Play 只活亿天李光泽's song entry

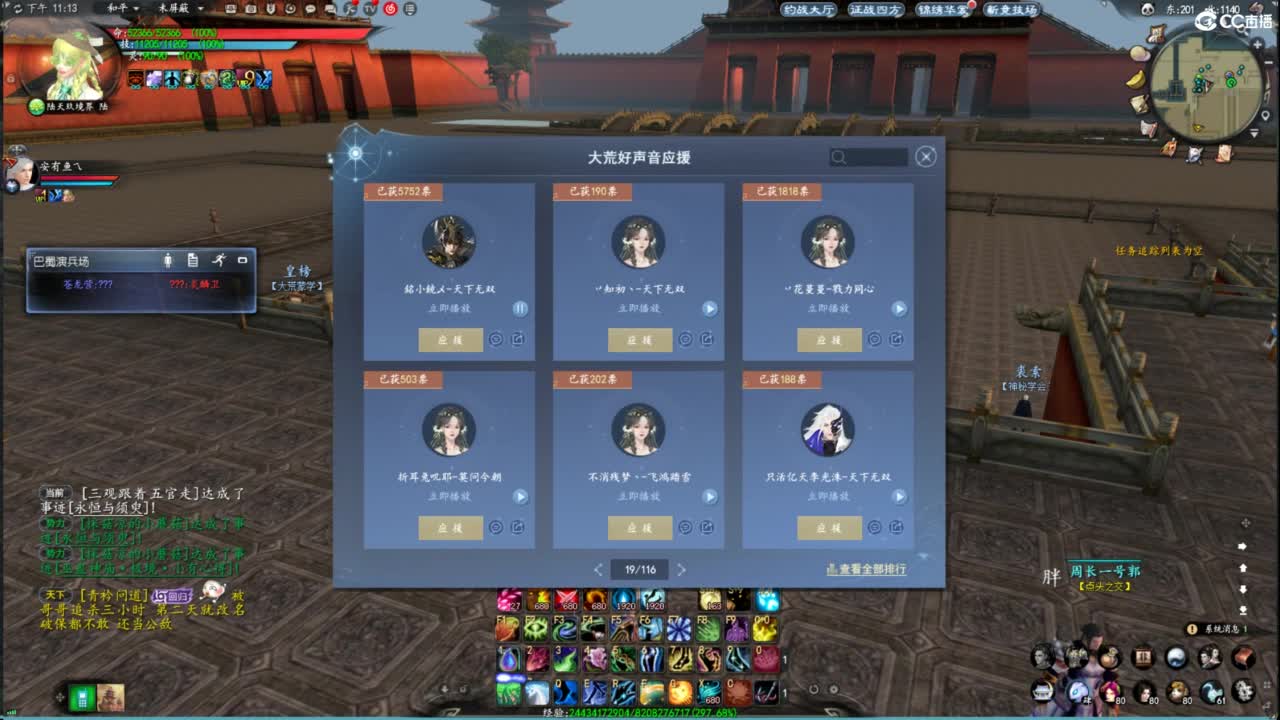(x=899, y=497)
